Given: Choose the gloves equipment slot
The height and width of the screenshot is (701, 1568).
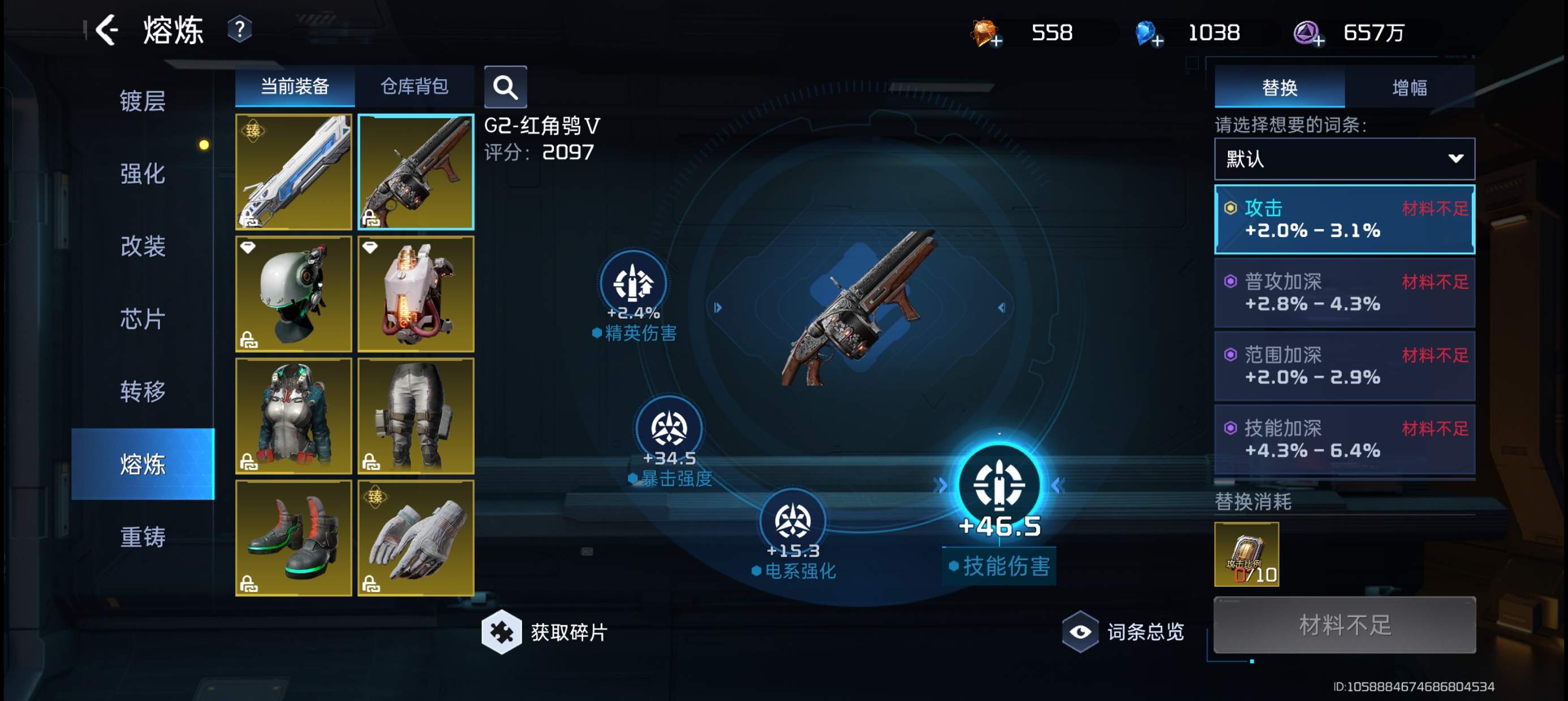Looking at the screenshot, I should [416, 538].
